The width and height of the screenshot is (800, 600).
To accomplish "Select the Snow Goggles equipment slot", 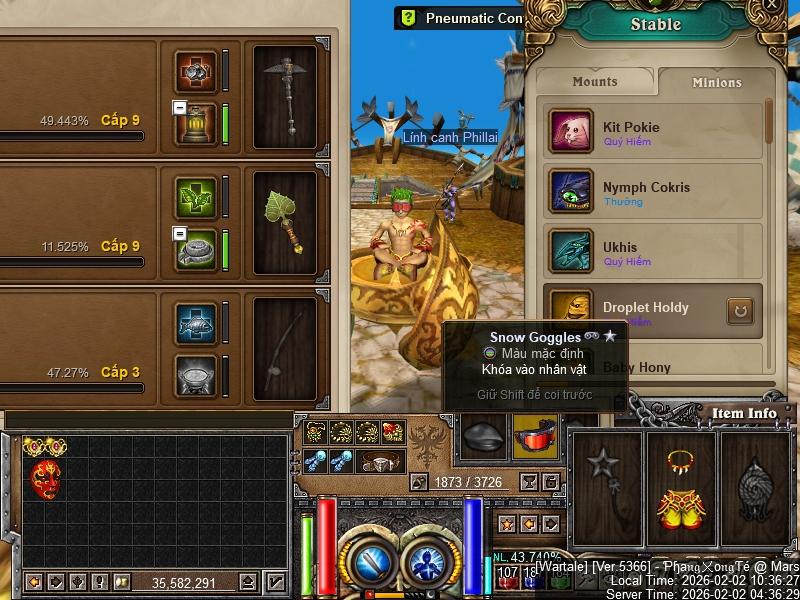I will click(535, 437).
